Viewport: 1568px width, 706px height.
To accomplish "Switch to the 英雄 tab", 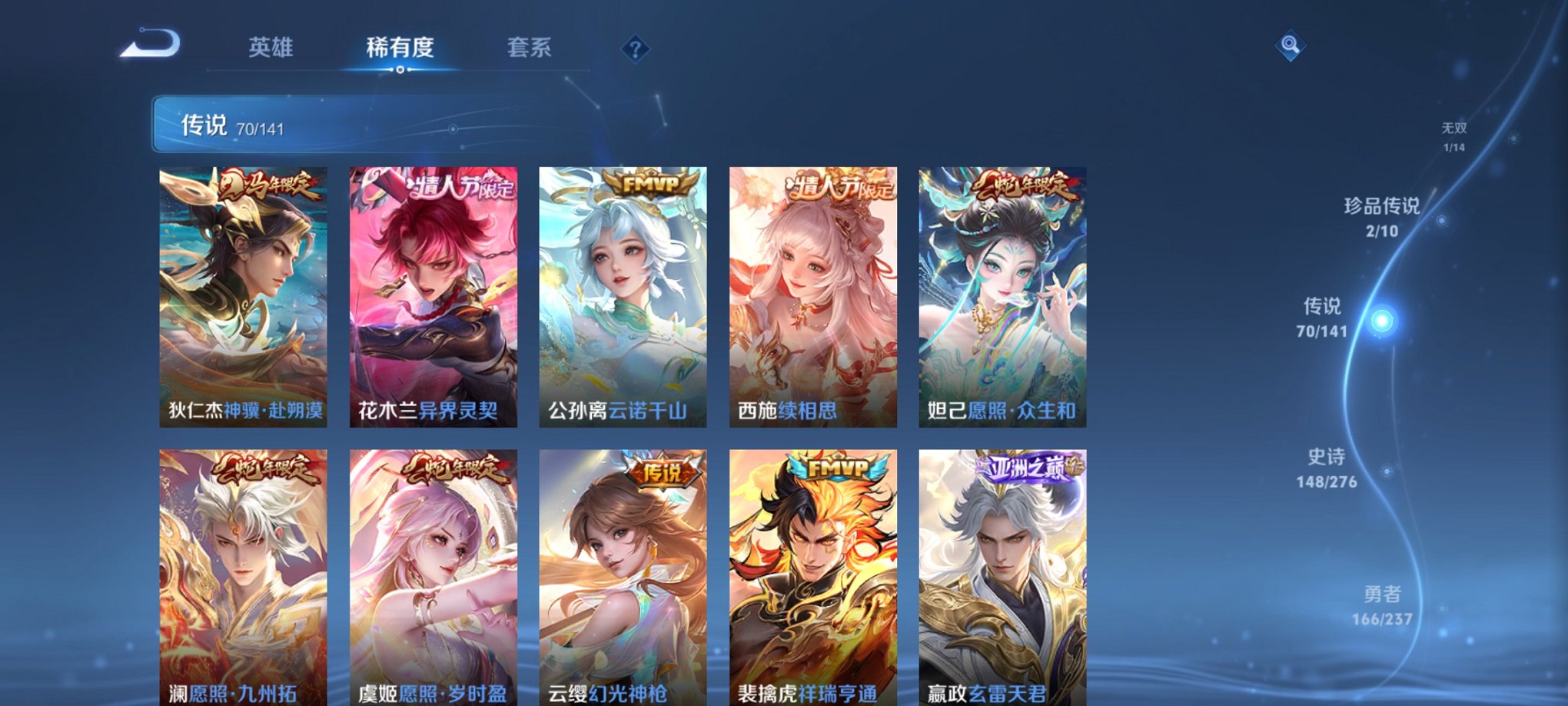I will (271, 48).
